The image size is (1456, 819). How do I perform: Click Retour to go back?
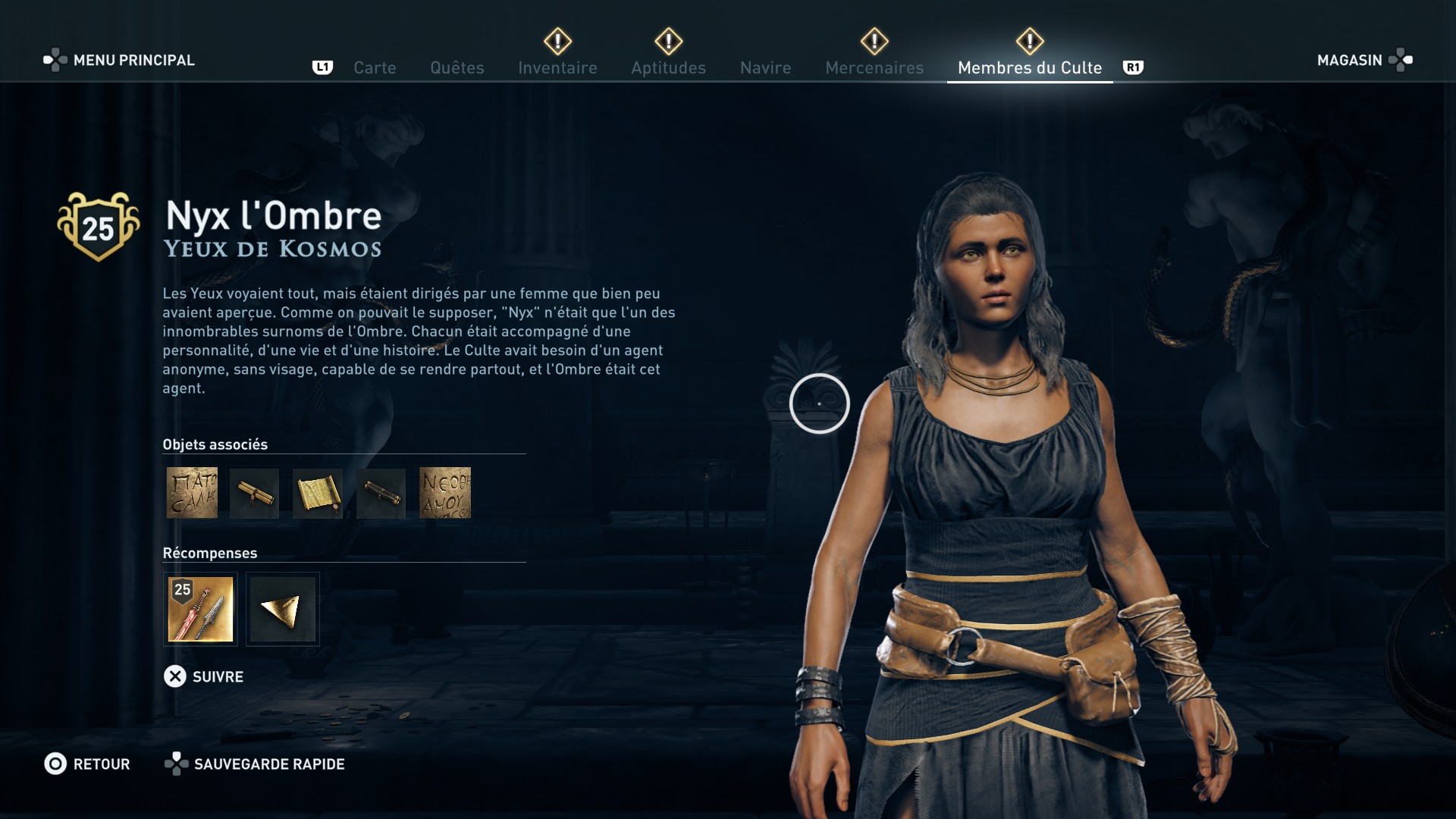point(87,764)
